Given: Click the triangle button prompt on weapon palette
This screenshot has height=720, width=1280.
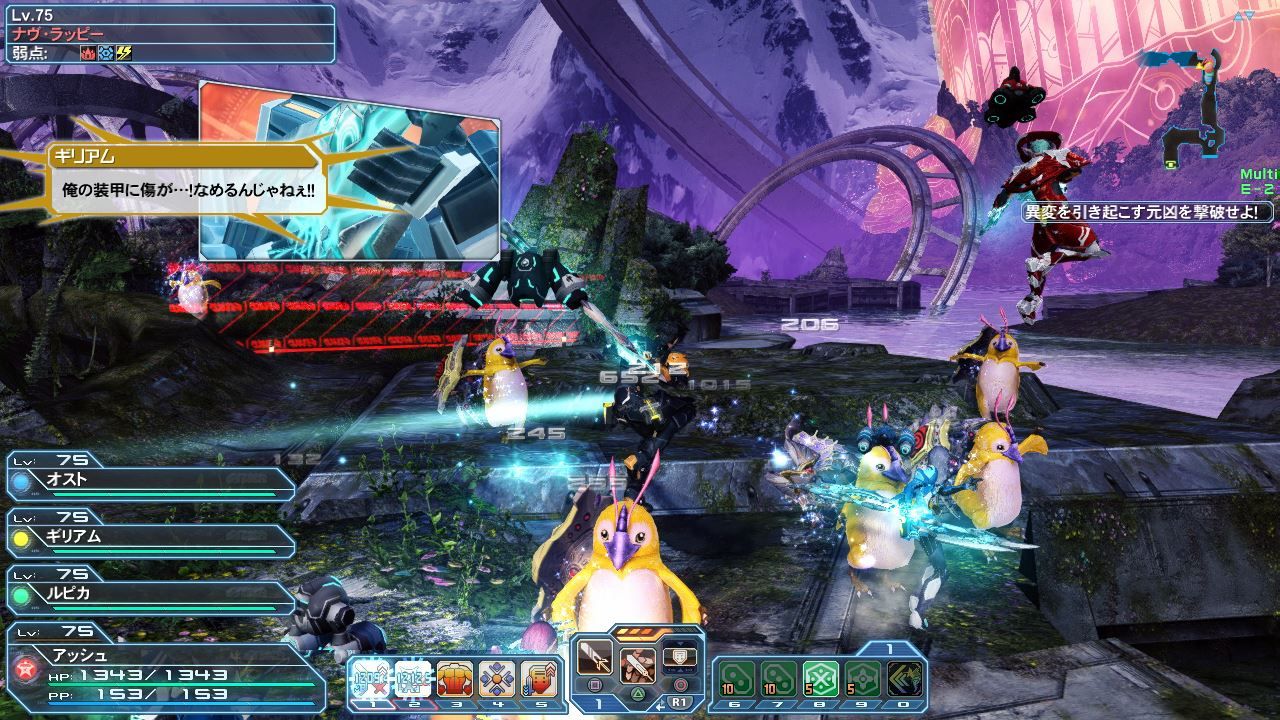Looking at the screenshot, I should [640, 692].
